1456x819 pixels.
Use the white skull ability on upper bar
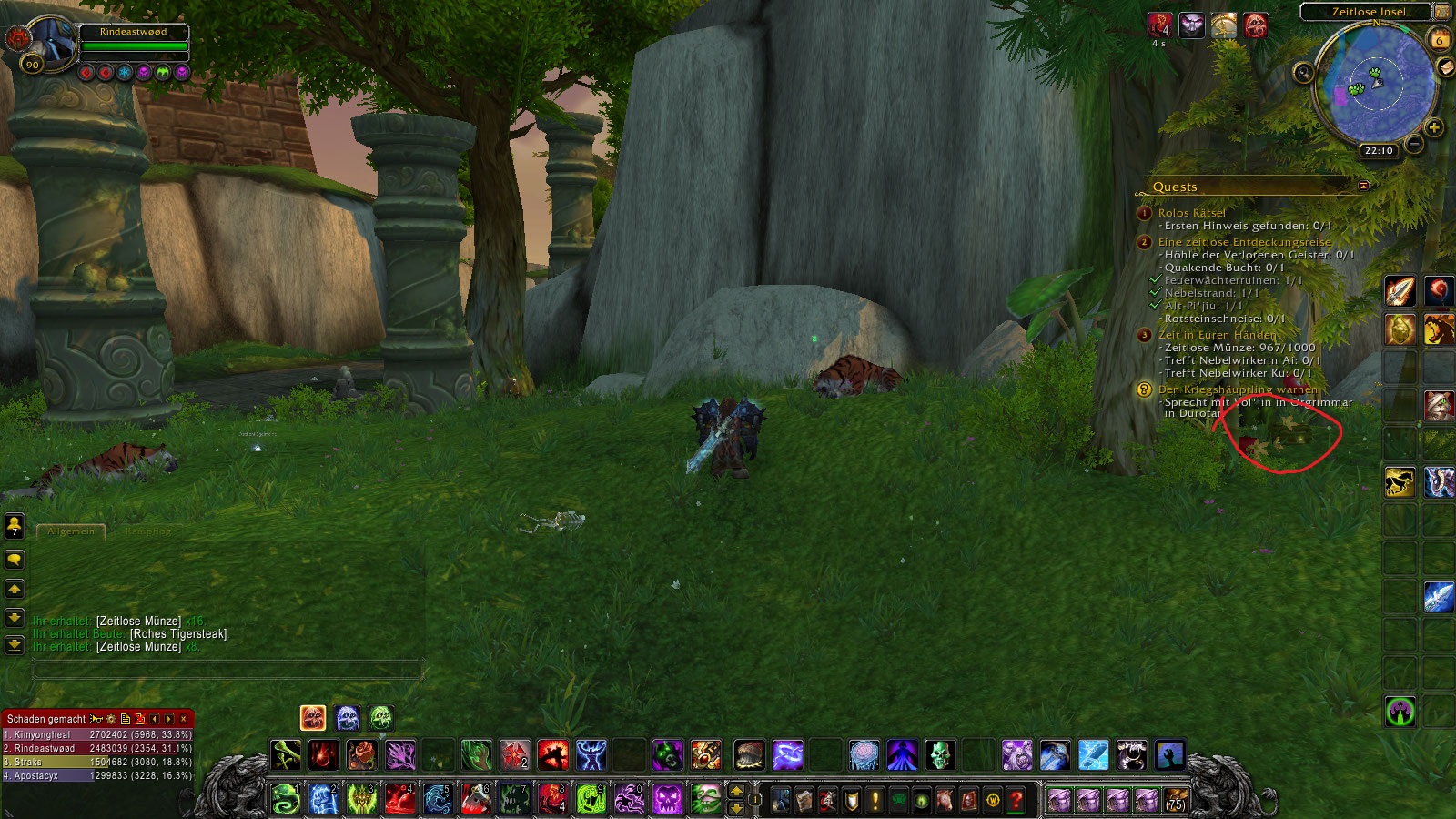[940, 755]
